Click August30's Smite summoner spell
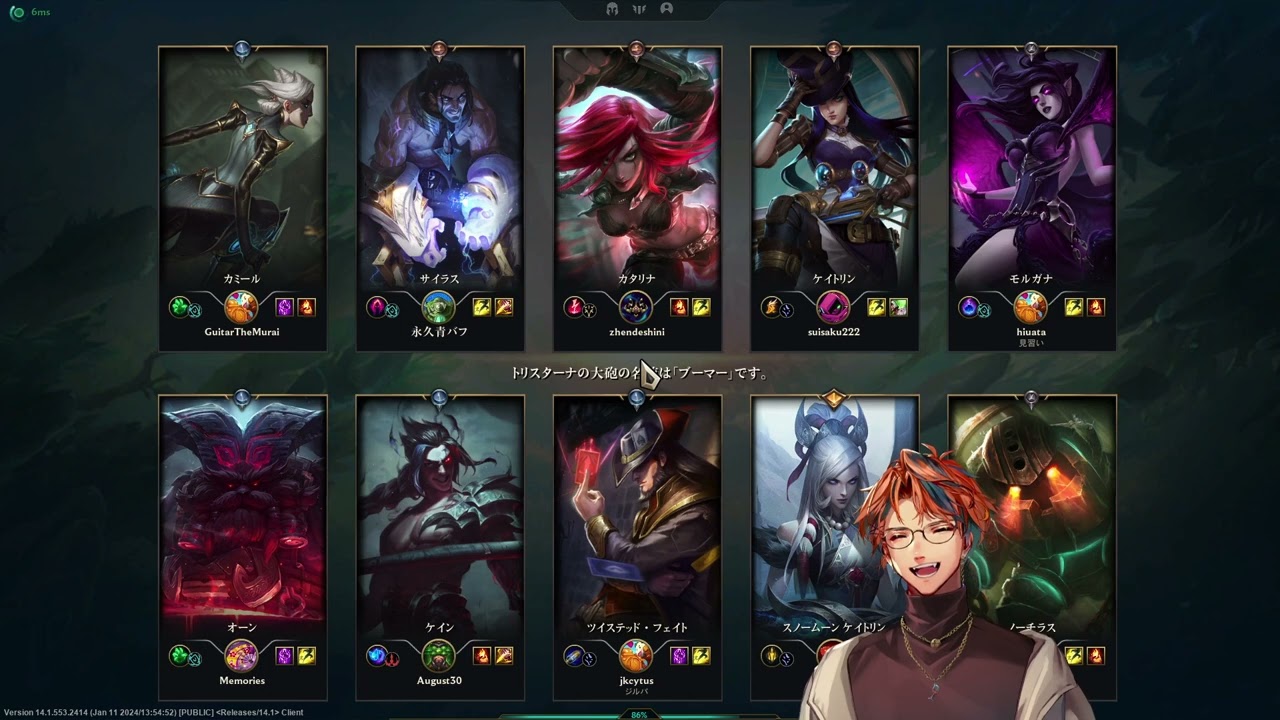 [x=503, y=656]
